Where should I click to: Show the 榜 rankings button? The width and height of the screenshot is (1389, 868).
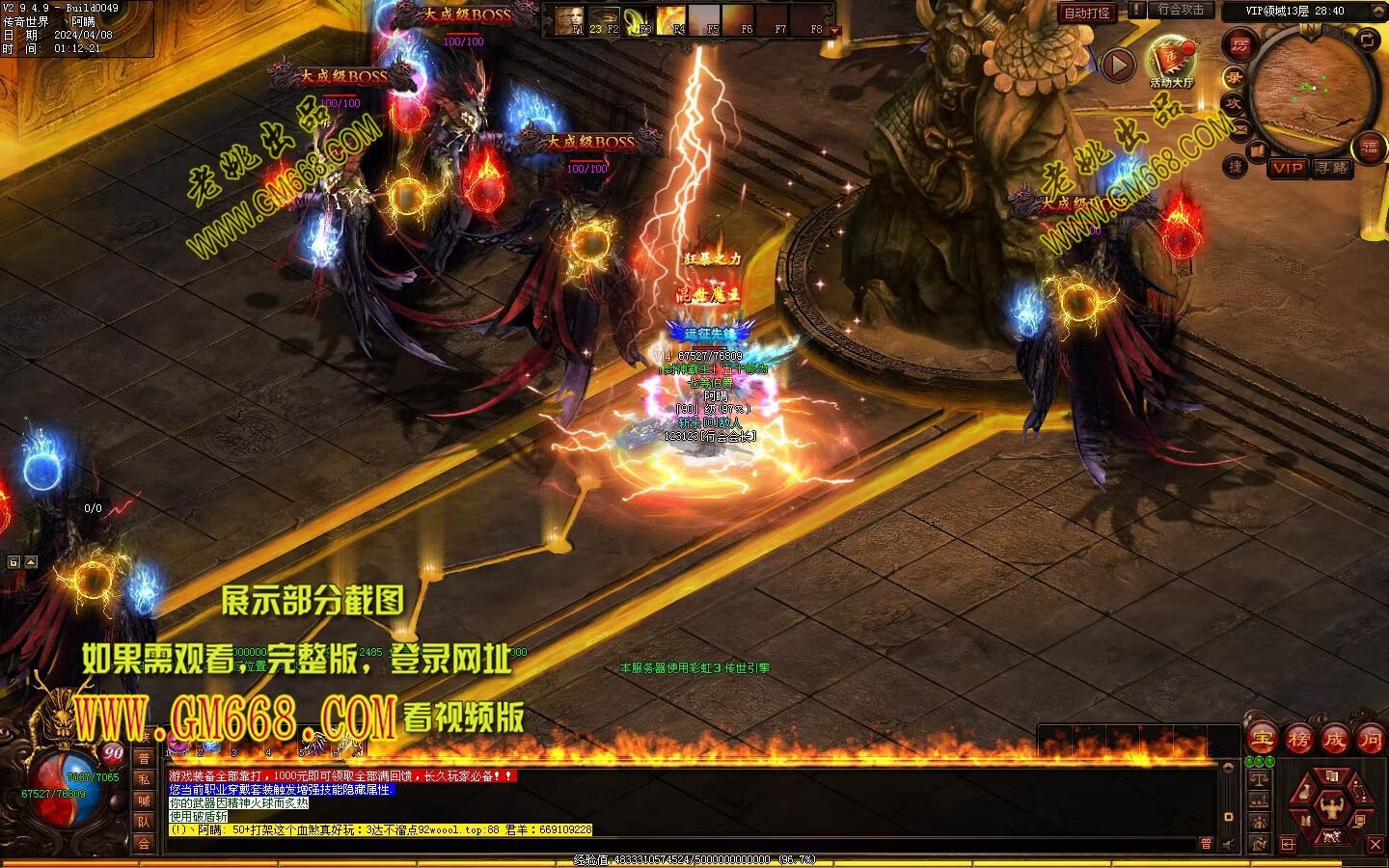(1298, 740)
